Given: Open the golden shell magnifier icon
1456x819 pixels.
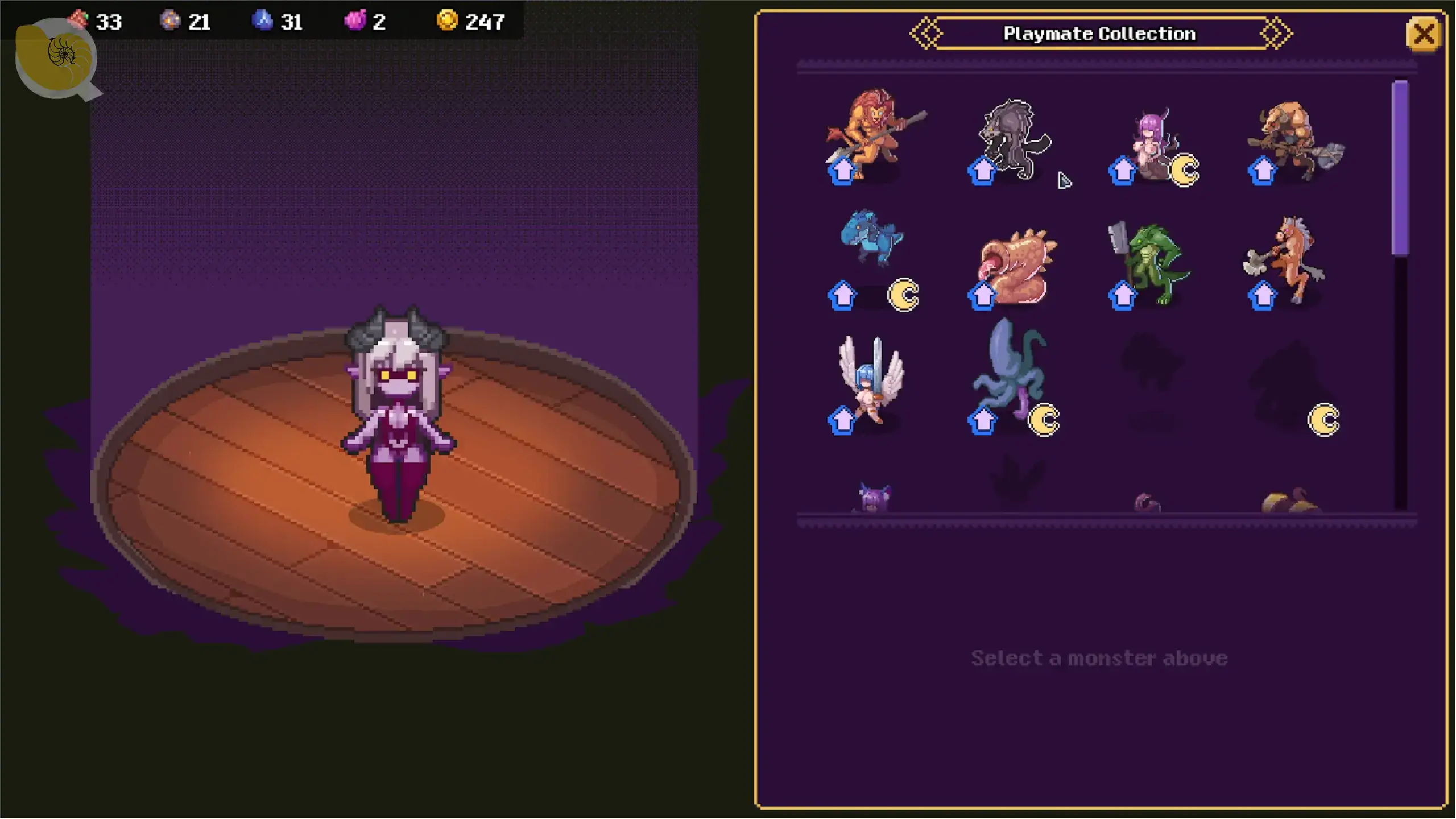Looking at the screenshot, I should 57,58.
